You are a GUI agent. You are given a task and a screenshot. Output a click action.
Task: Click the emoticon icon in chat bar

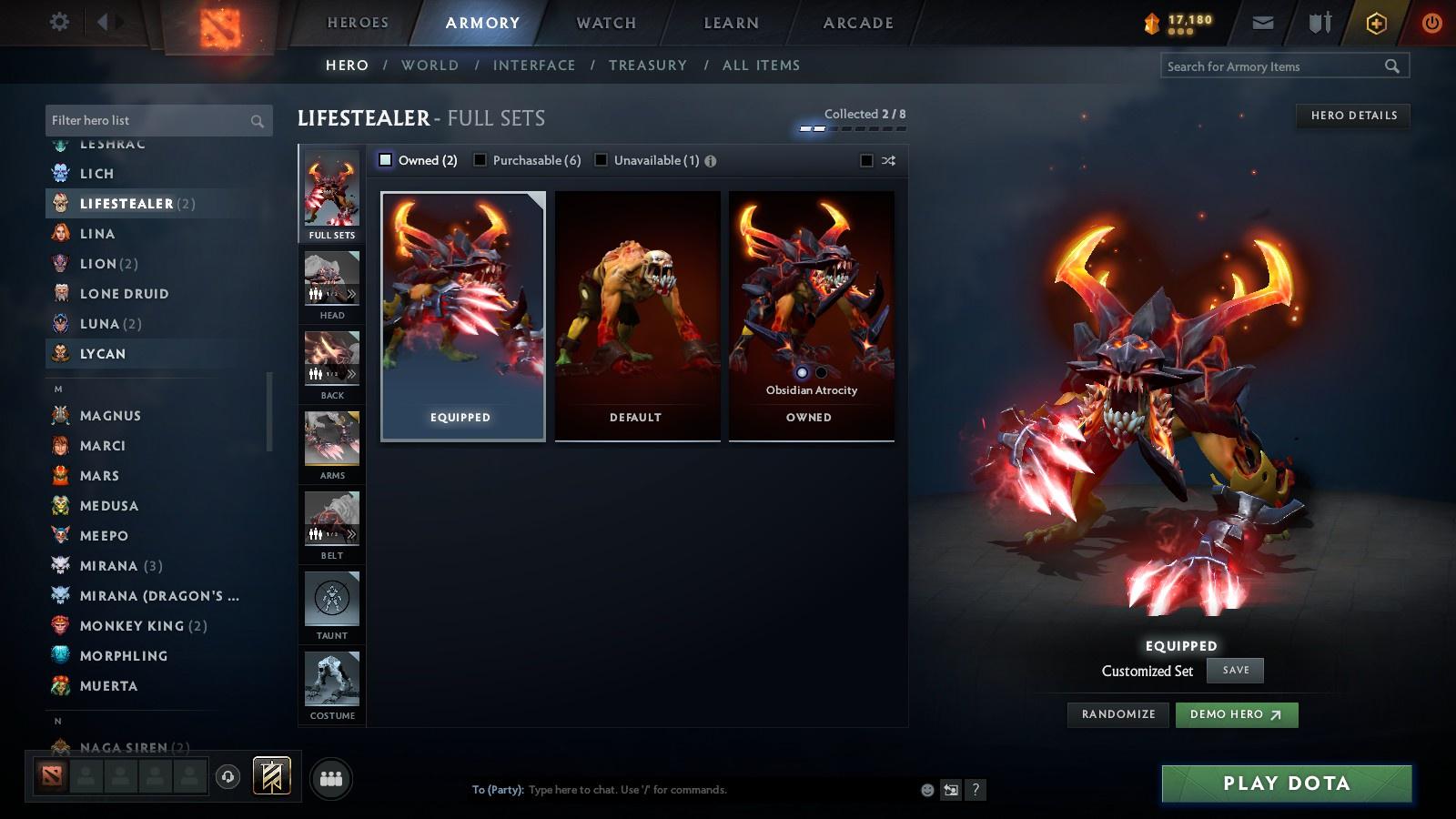(926, 790)
